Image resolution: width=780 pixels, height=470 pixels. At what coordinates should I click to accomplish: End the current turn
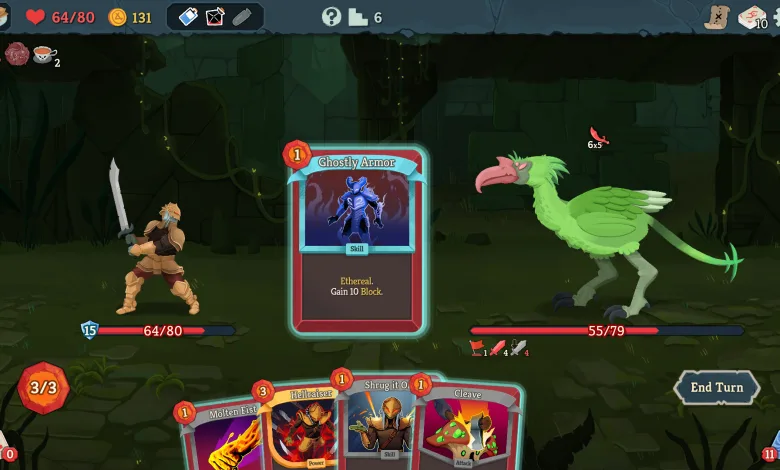pos(716,388)
